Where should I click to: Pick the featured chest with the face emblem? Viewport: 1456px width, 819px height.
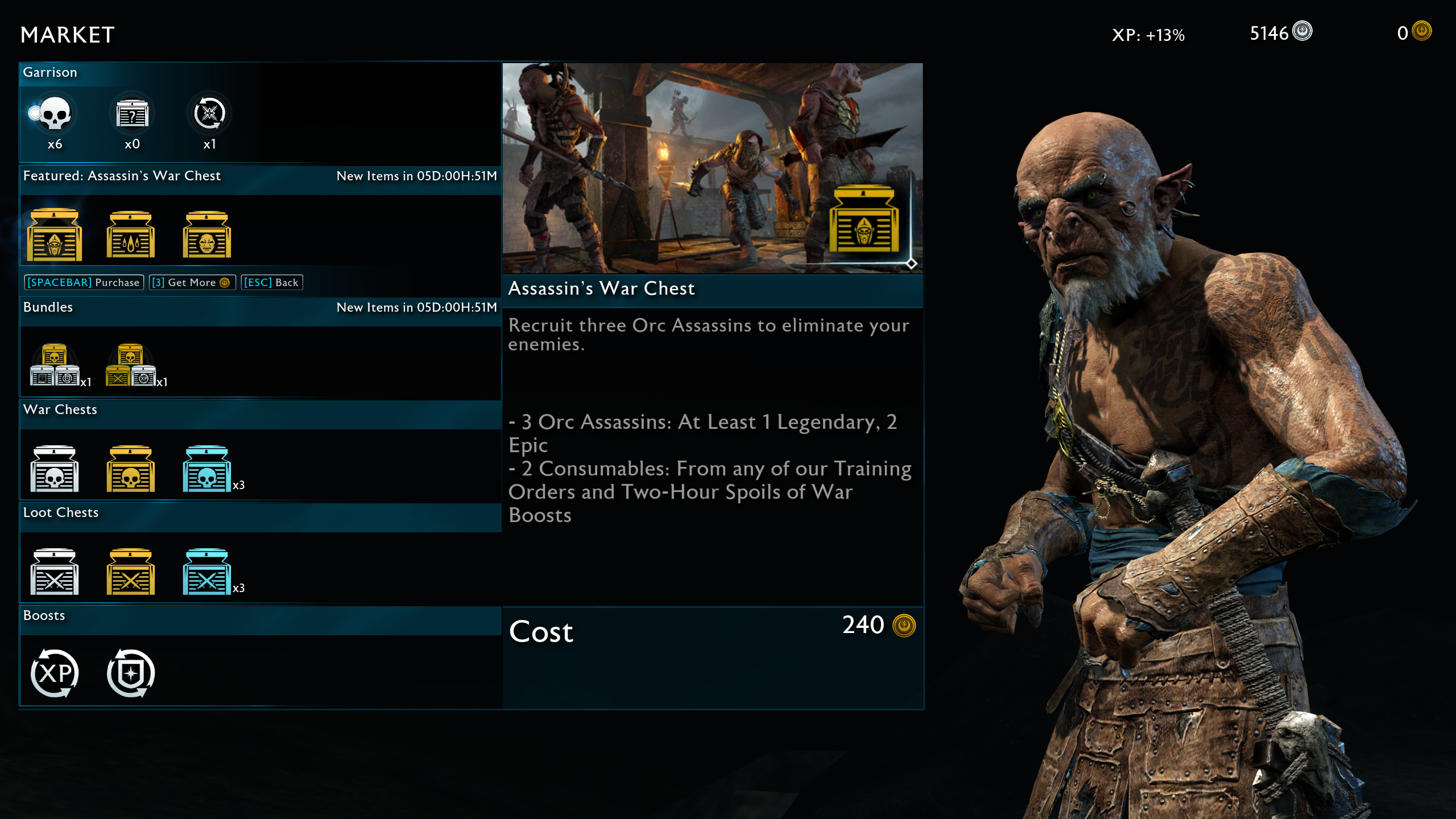pos(207,235)
